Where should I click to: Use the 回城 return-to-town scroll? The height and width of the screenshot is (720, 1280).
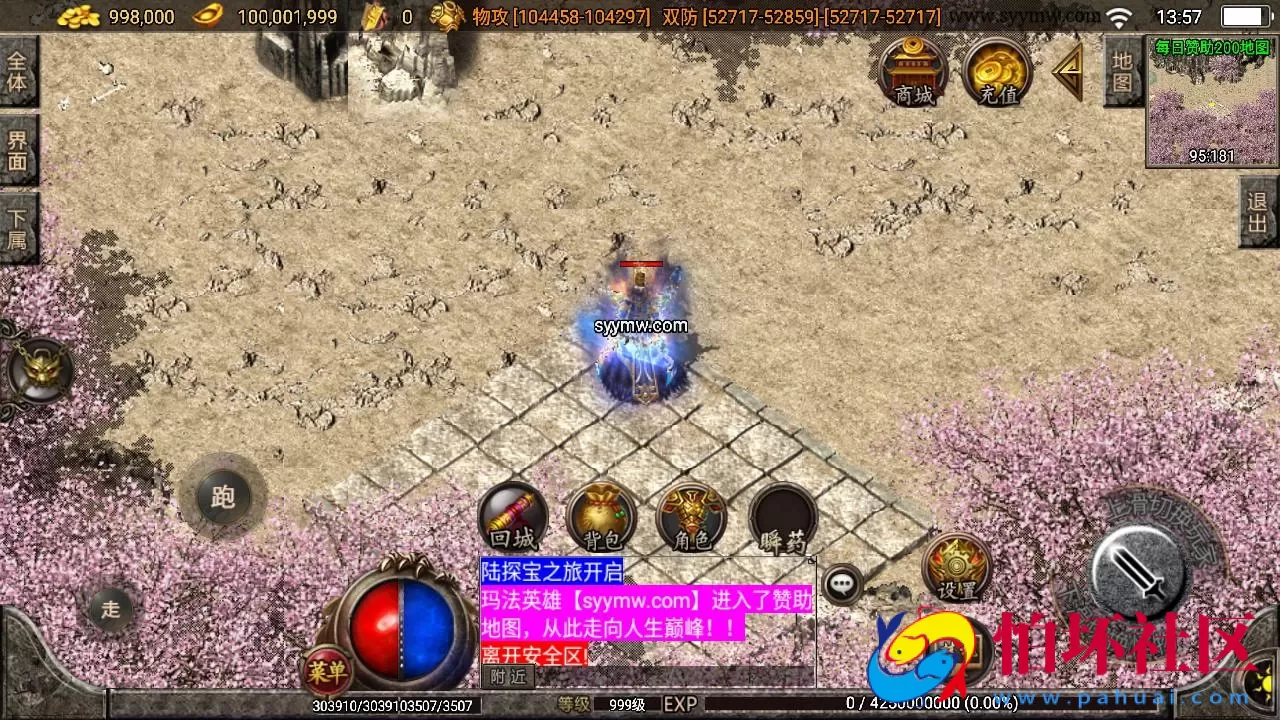click(513, 520)
